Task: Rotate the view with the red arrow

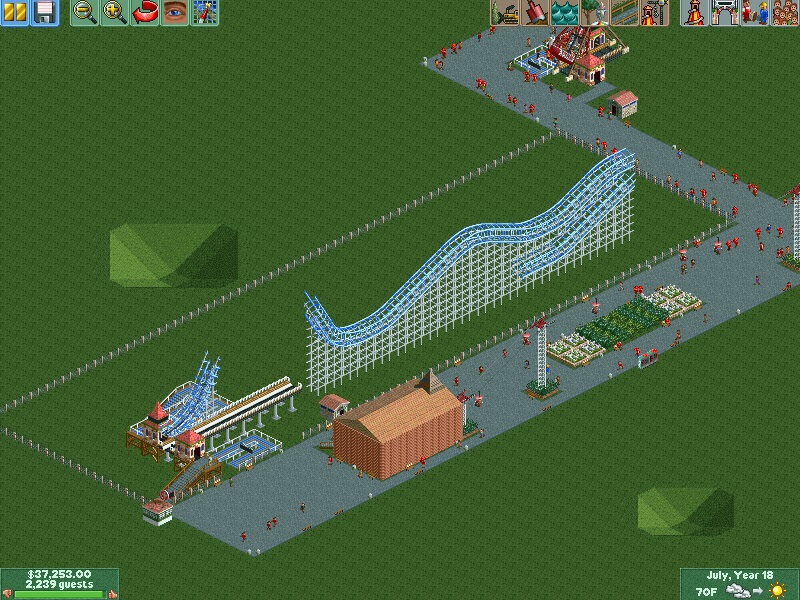Action: point(145,13)
